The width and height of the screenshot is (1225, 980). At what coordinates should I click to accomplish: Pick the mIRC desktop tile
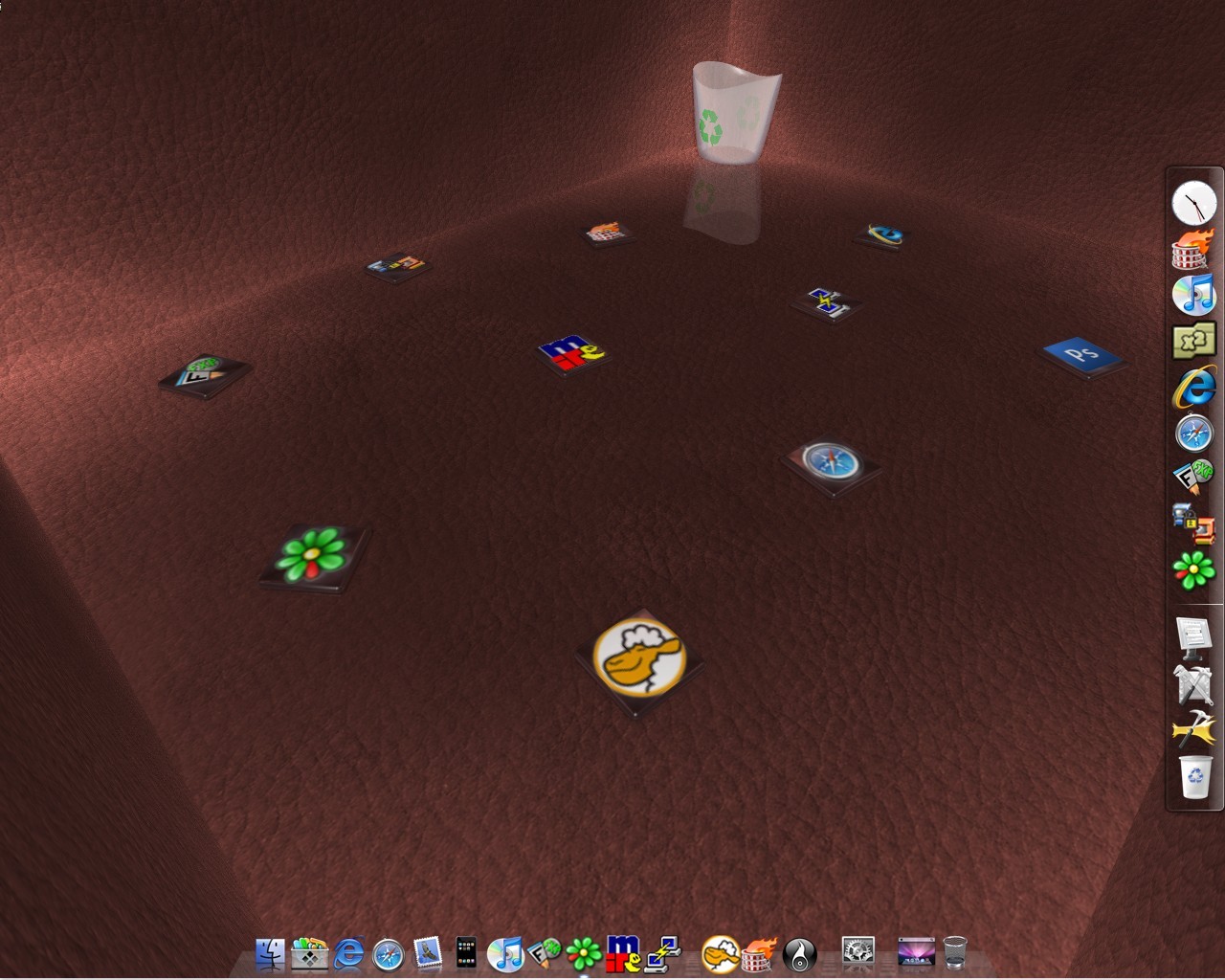pos(572,352)
